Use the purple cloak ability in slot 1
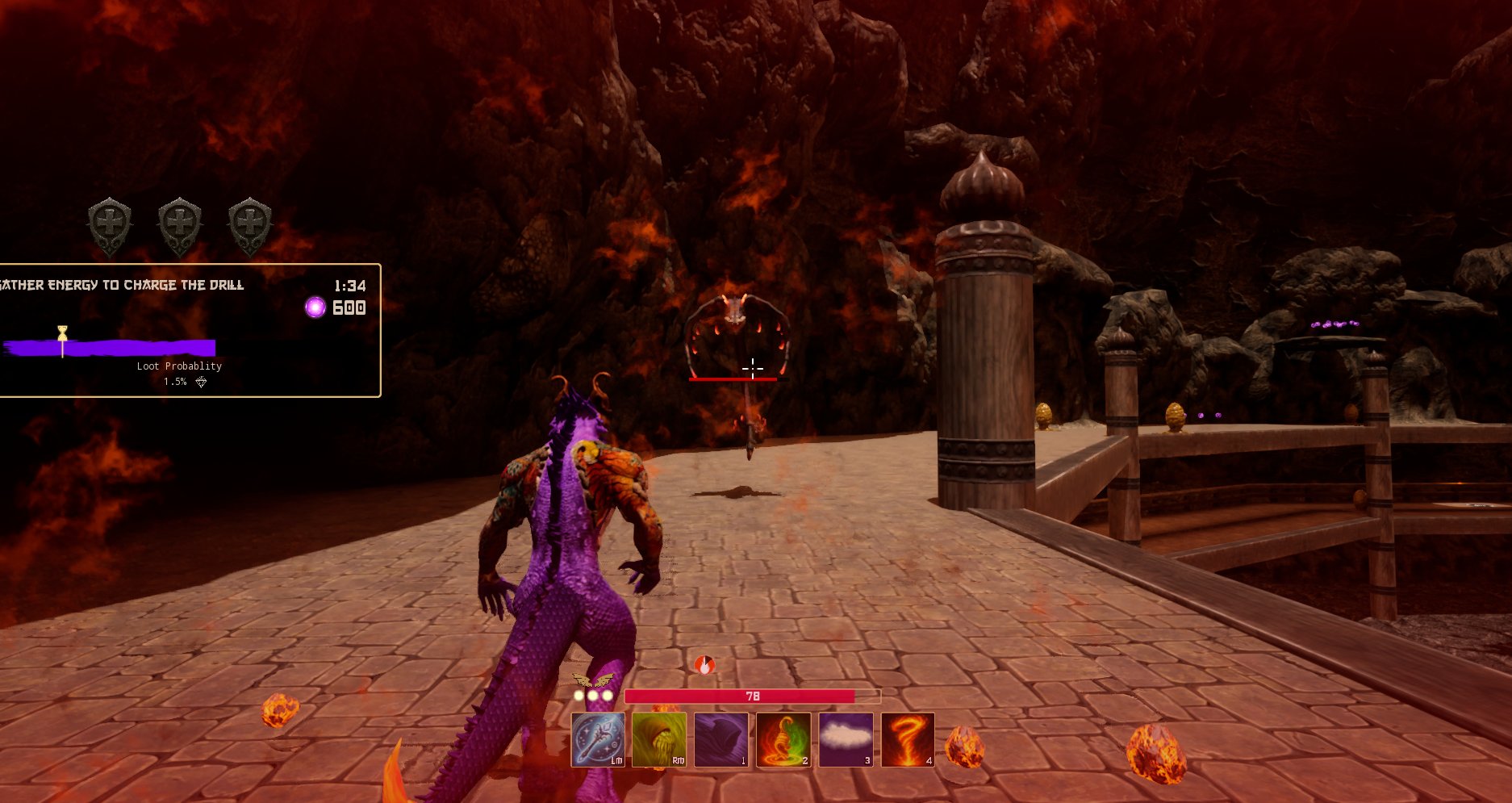Image resolution: width=1512 pixels, height=803 pixels. point(721,739)
